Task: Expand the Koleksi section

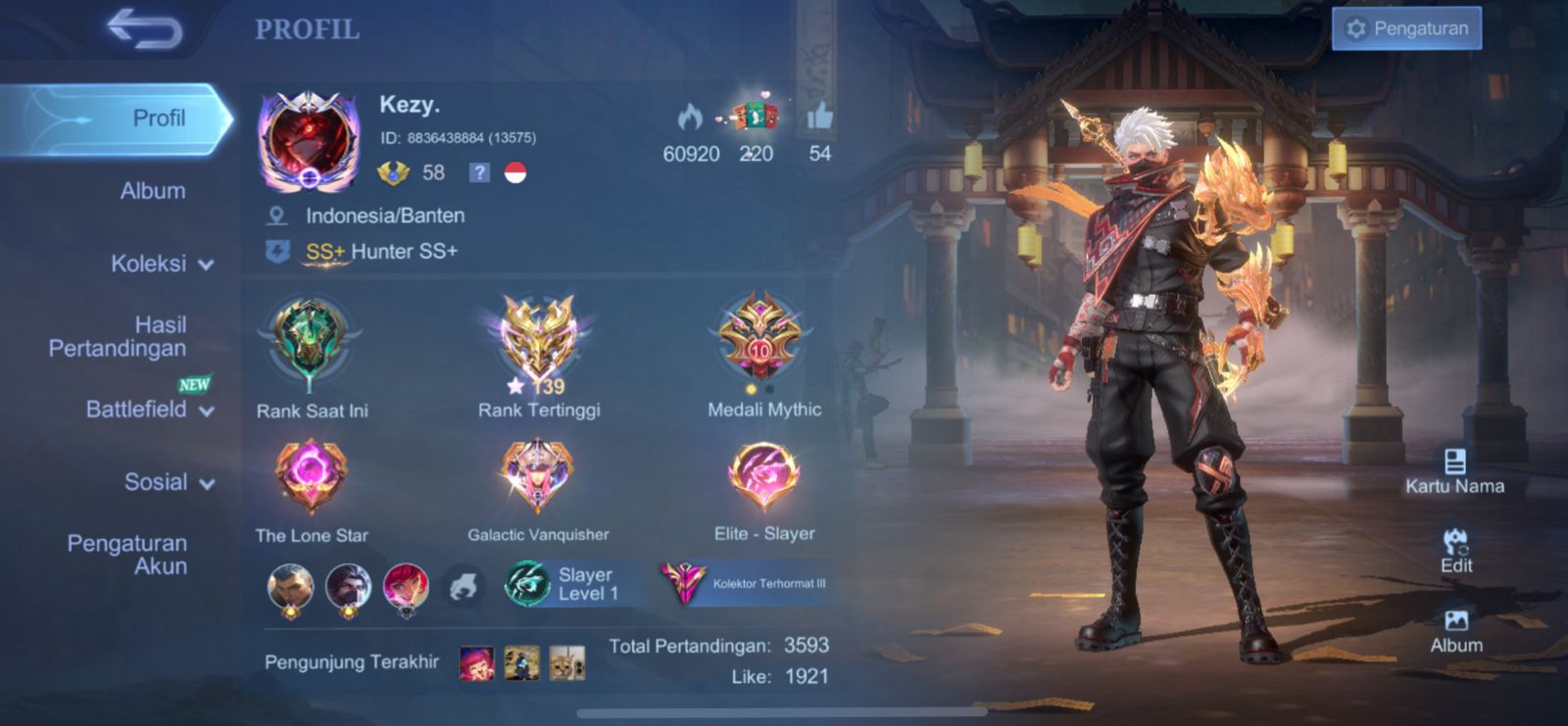Action: tap(162, 264)
